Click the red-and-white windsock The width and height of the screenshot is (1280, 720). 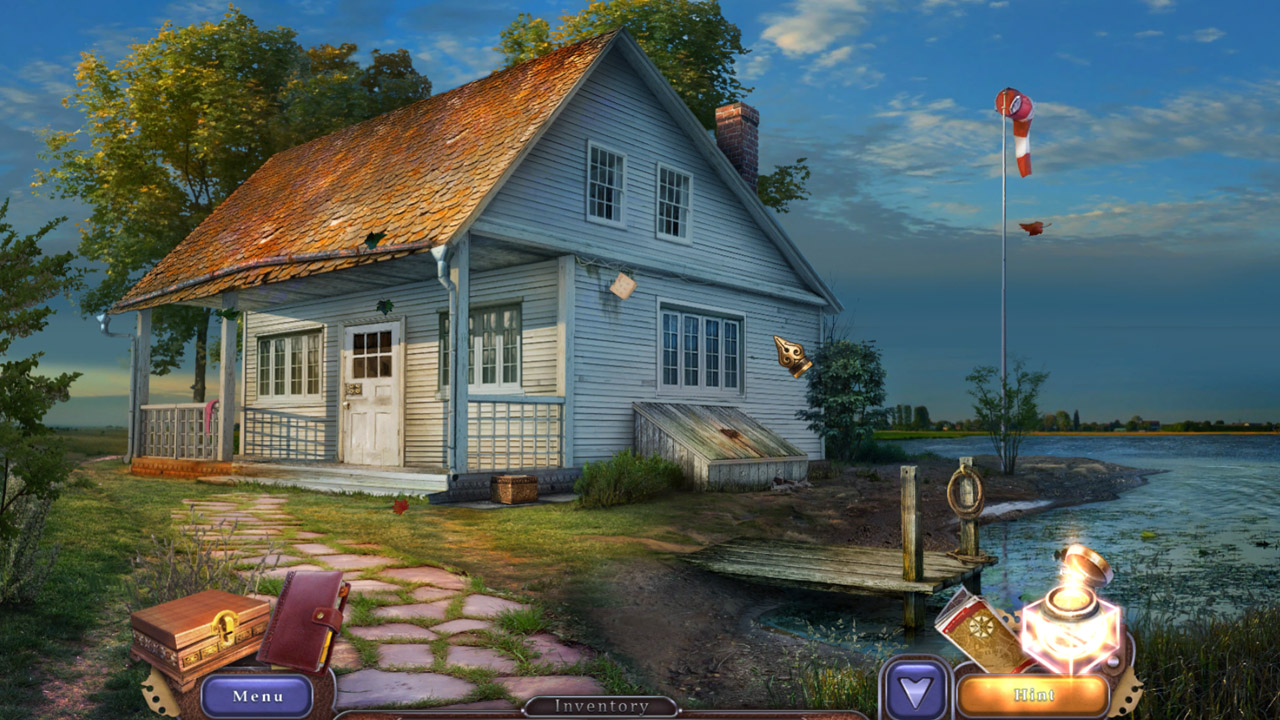coord(1020,130)
